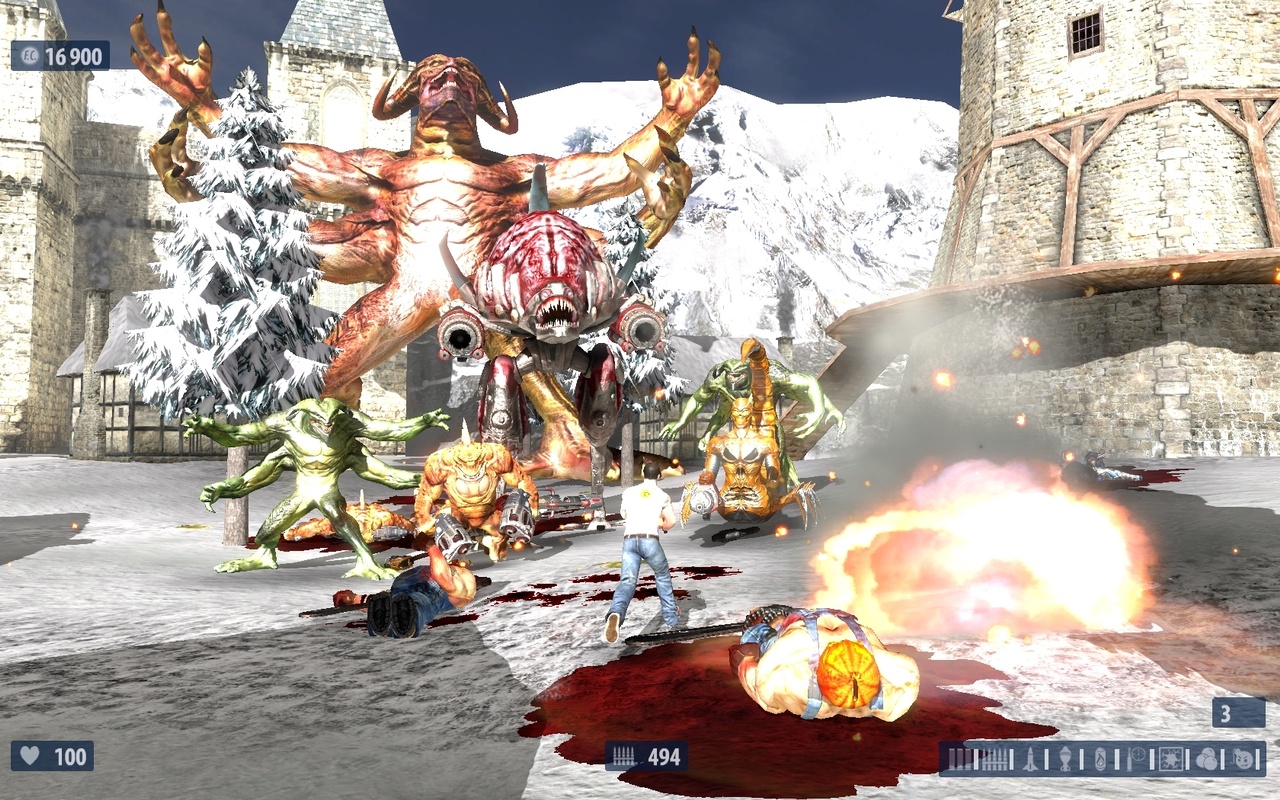Select the napalm canister ammo icon
1280x800 pixels.
[x=1100, y=761]
